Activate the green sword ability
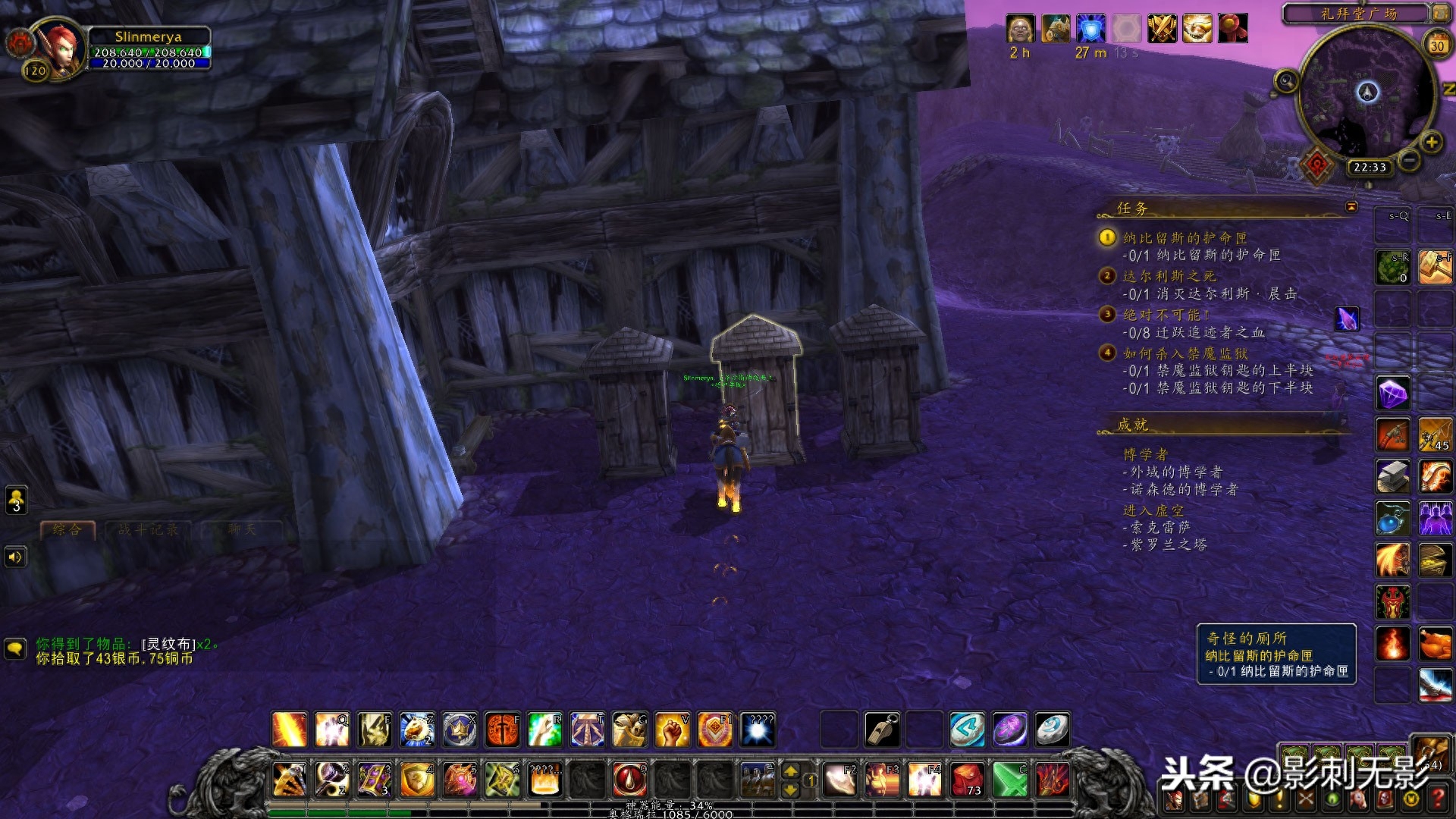1456x819 pixels. pos(1009,780)
